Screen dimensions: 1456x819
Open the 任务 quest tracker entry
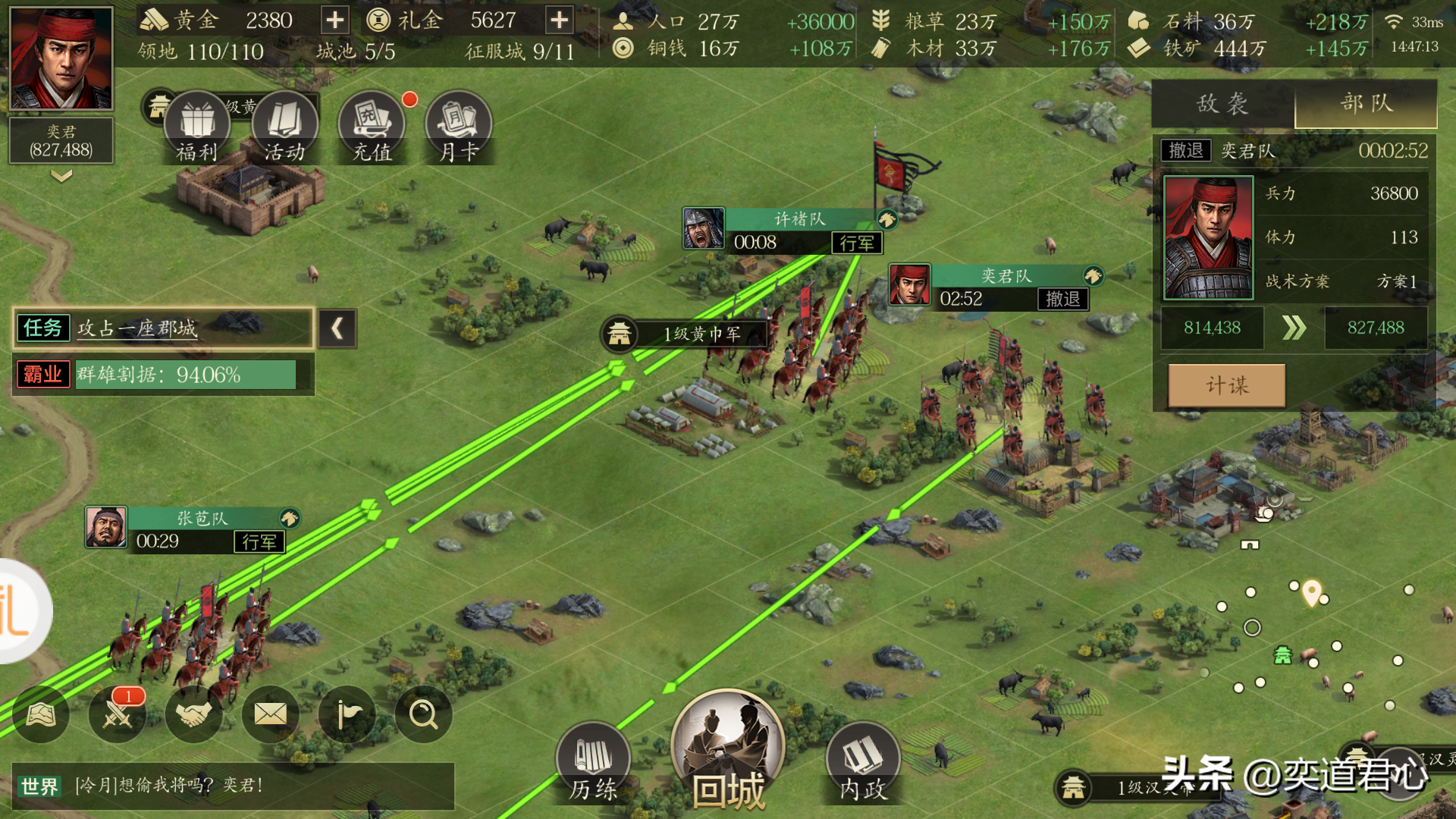click(163, 328)
